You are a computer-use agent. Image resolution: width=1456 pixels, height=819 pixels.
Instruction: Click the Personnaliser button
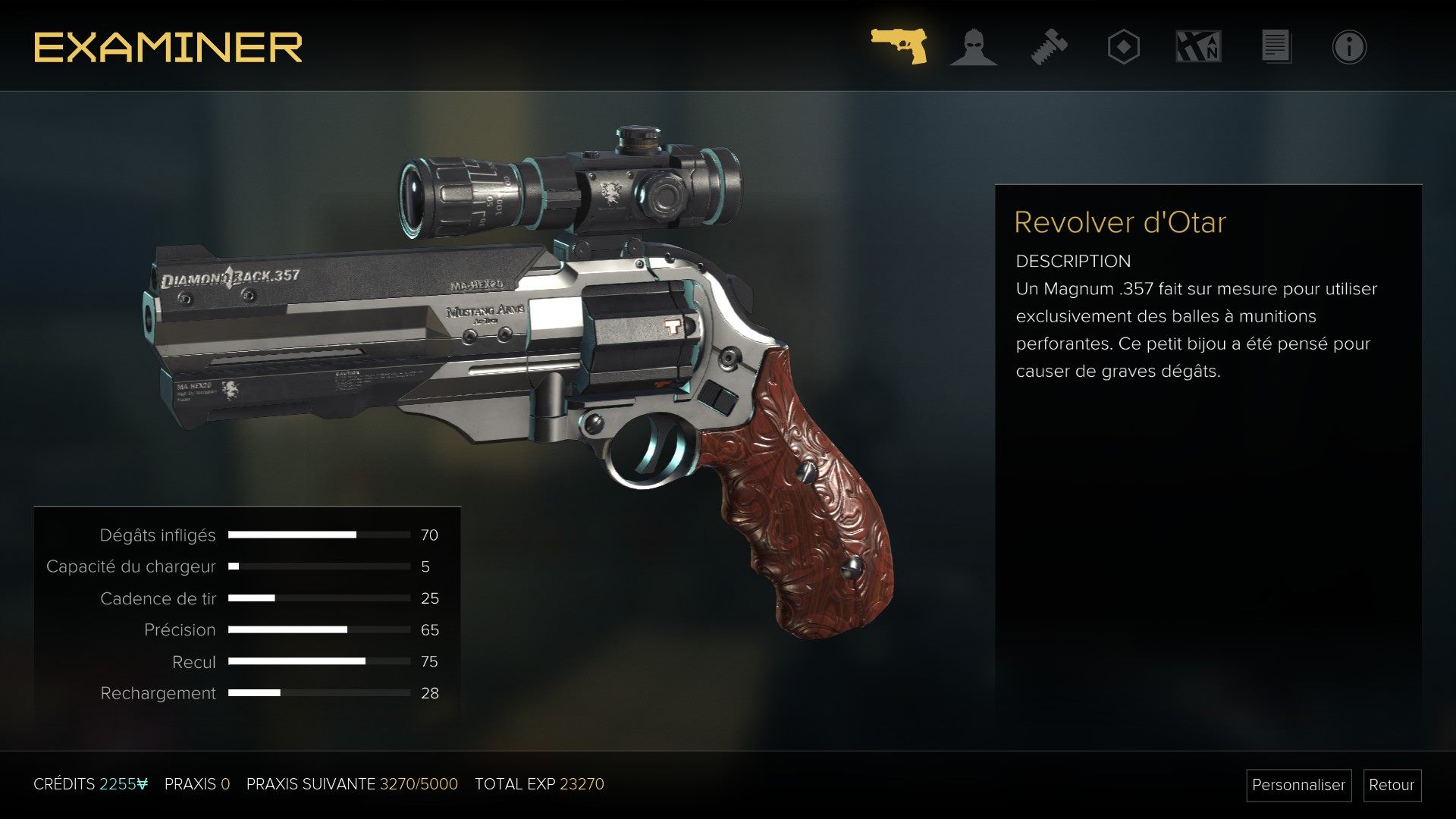tap(1298, 785)
